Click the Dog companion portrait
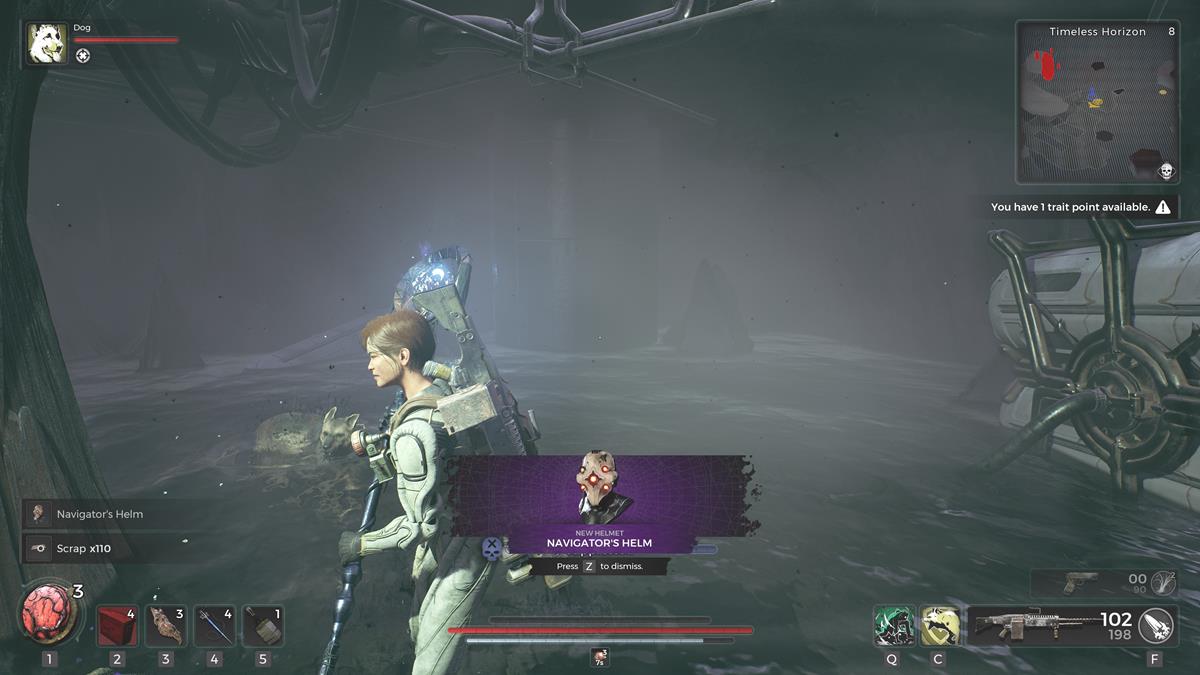 [x=47, y=44]
